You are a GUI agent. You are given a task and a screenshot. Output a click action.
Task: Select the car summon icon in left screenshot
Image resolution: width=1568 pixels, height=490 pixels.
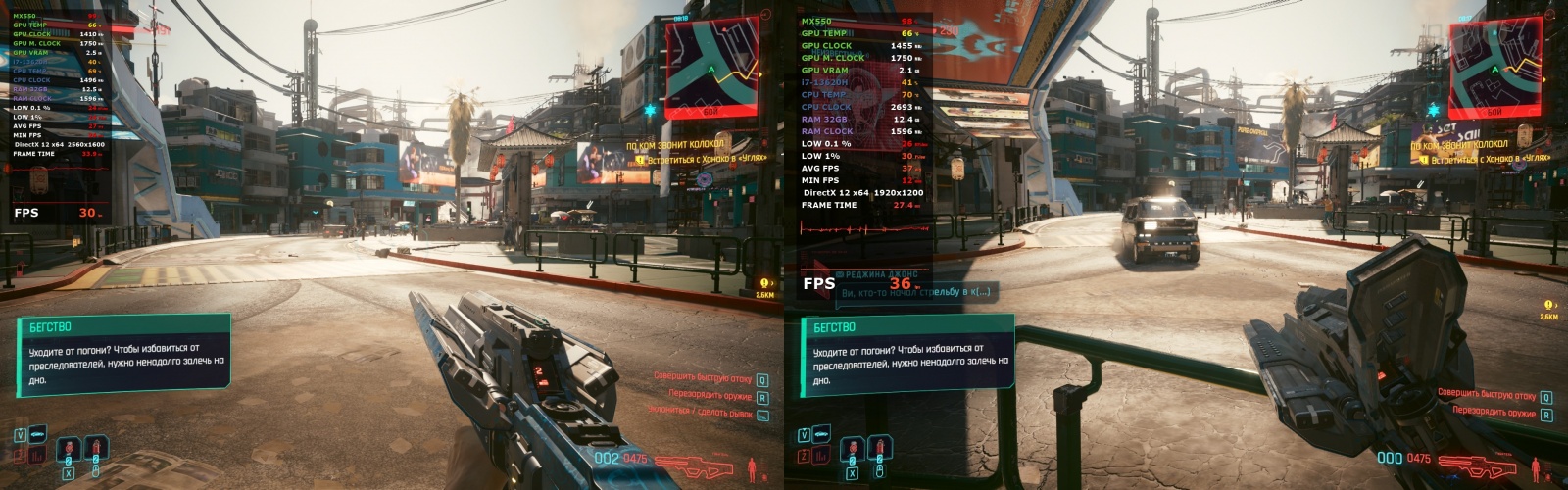click(39, 434)
